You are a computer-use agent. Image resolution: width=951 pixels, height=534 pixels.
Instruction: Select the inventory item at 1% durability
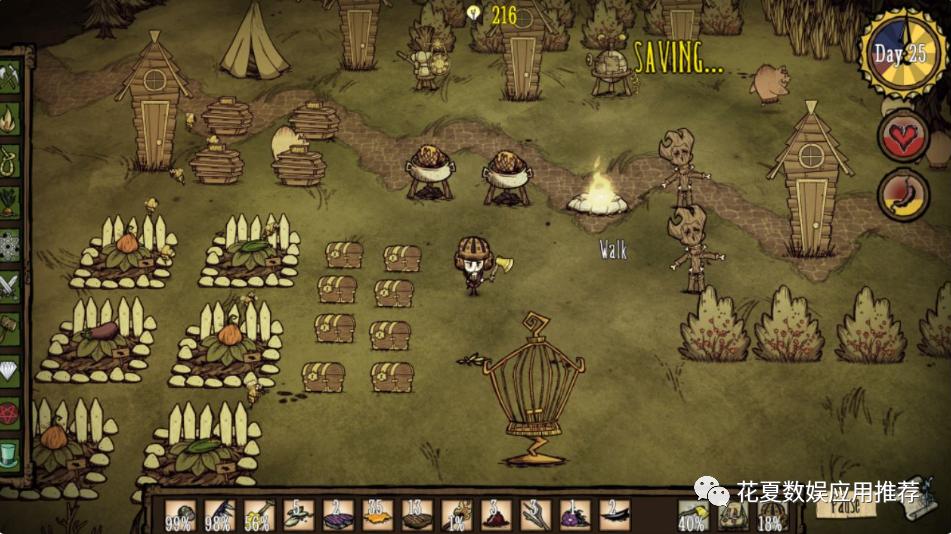pos(456,515)
